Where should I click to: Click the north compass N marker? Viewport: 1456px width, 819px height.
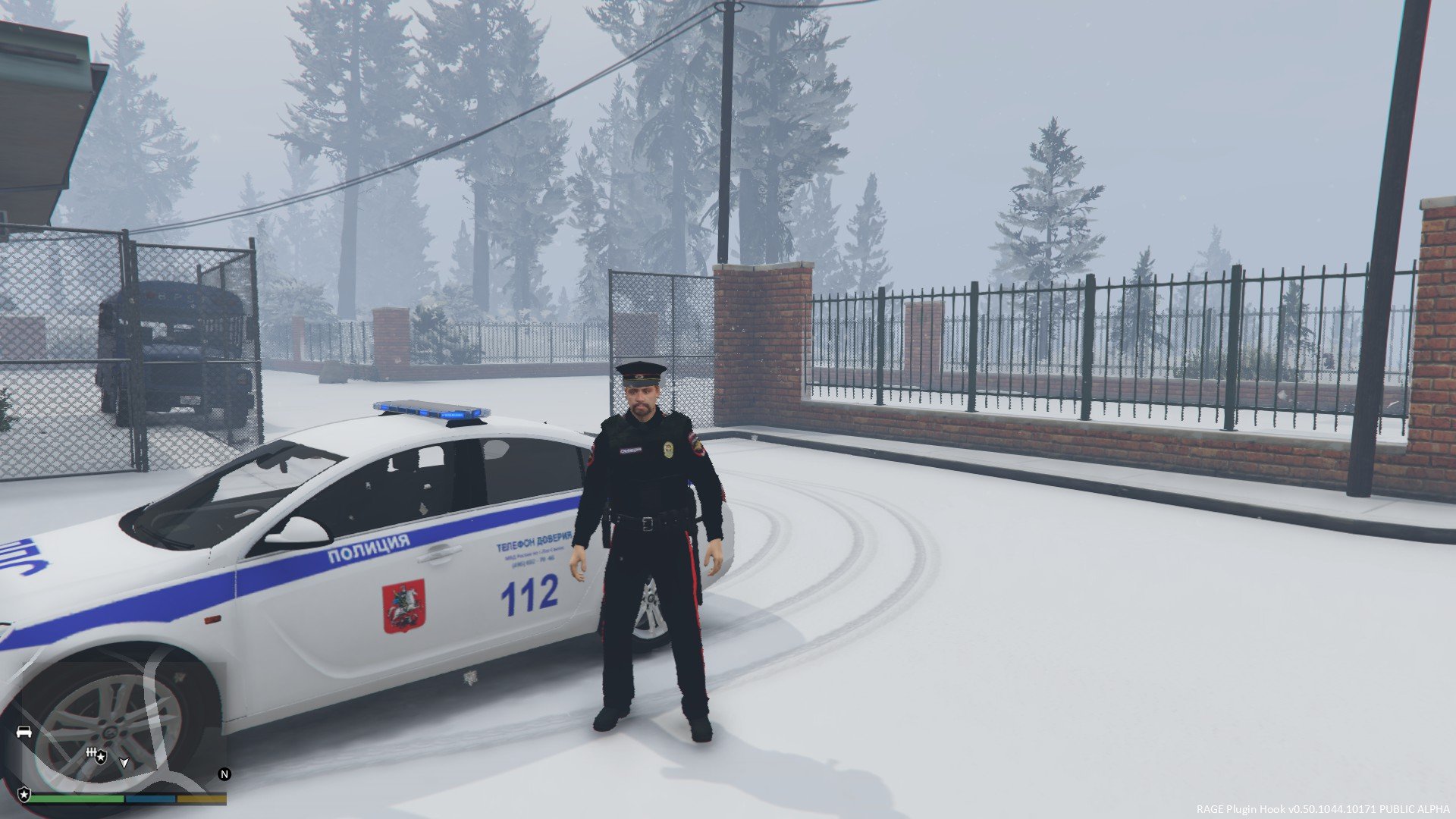tap(224, 774)
